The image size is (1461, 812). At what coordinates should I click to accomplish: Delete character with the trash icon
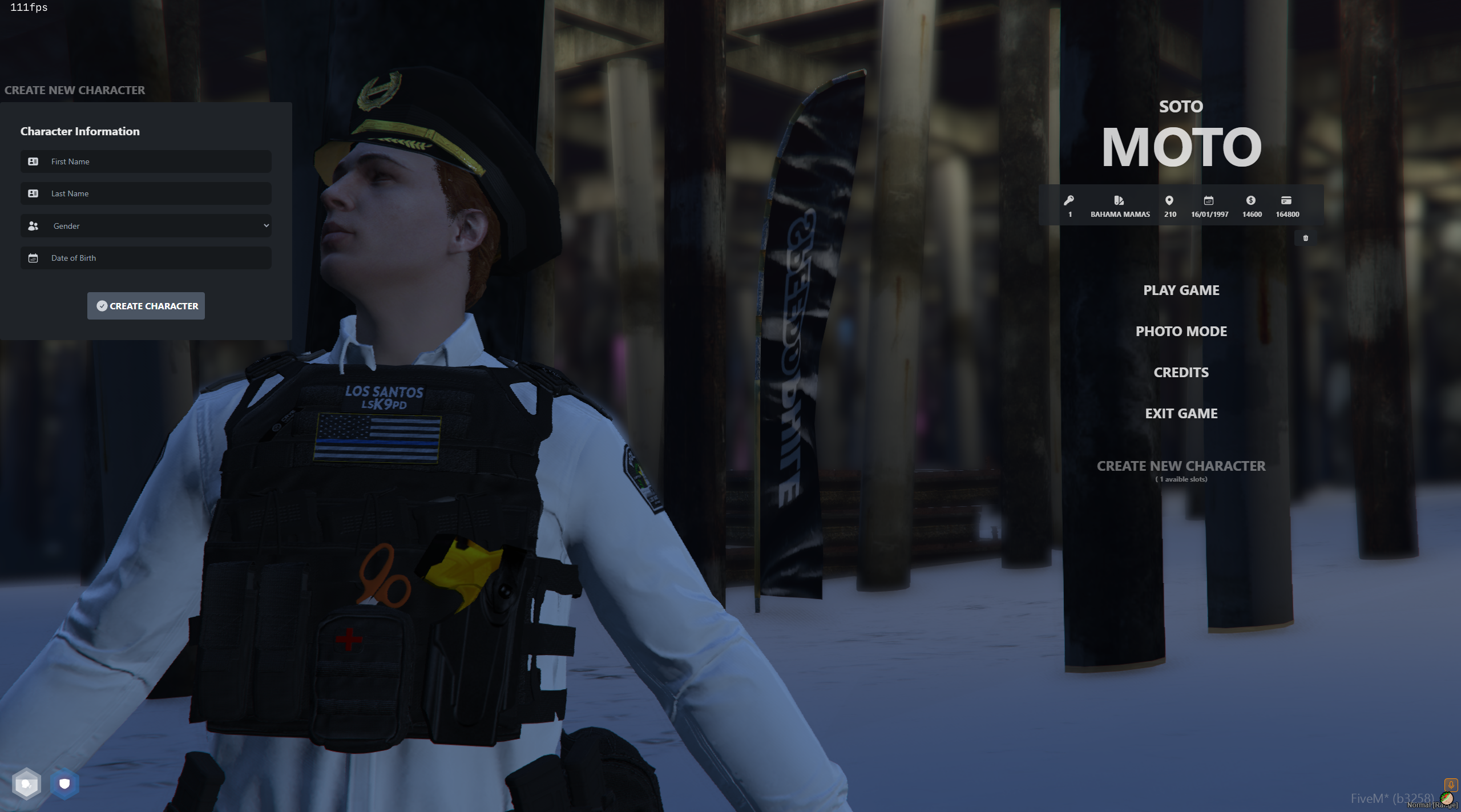(1305, 238)
